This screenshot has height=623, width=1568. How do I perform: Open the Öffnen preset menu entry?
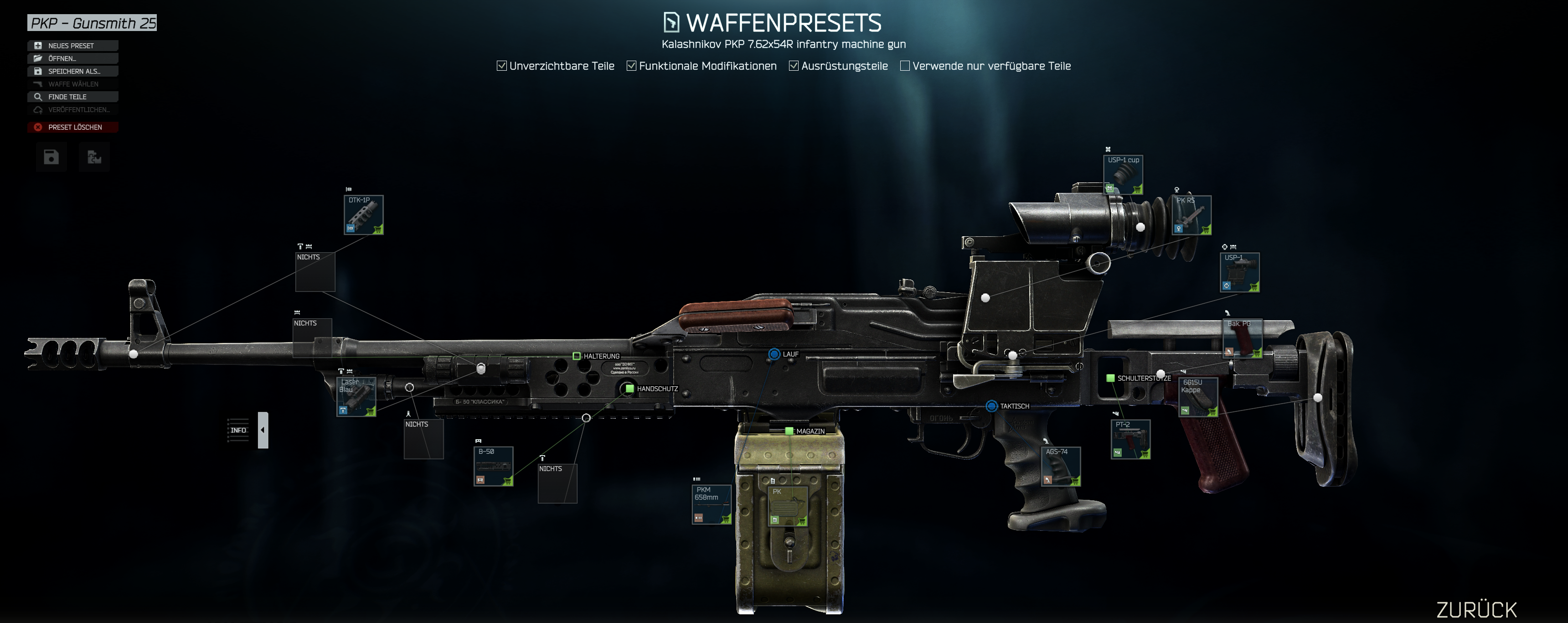[x=72, y=58]
